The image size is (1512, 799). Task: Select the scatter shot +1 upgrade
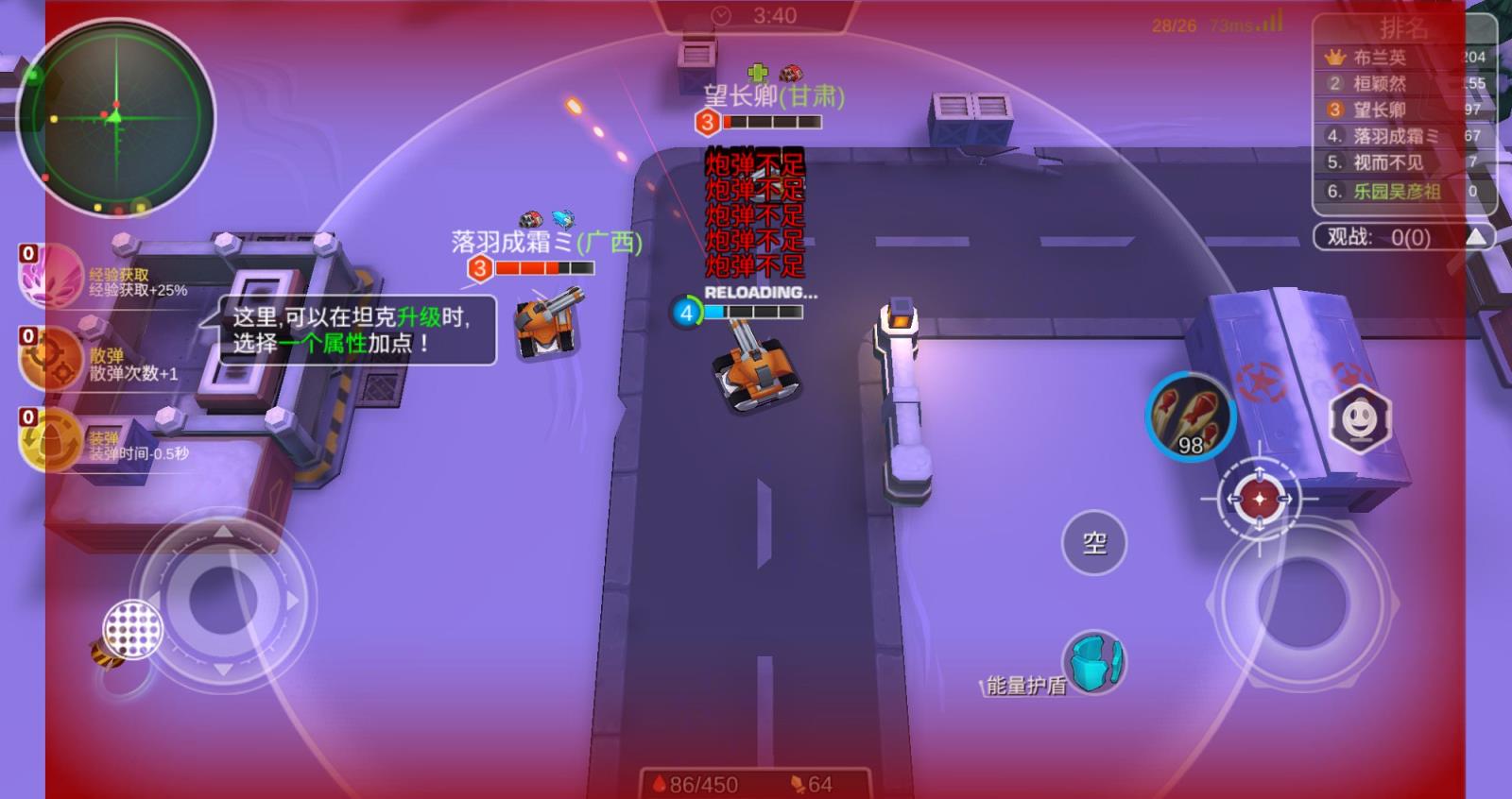52,358
